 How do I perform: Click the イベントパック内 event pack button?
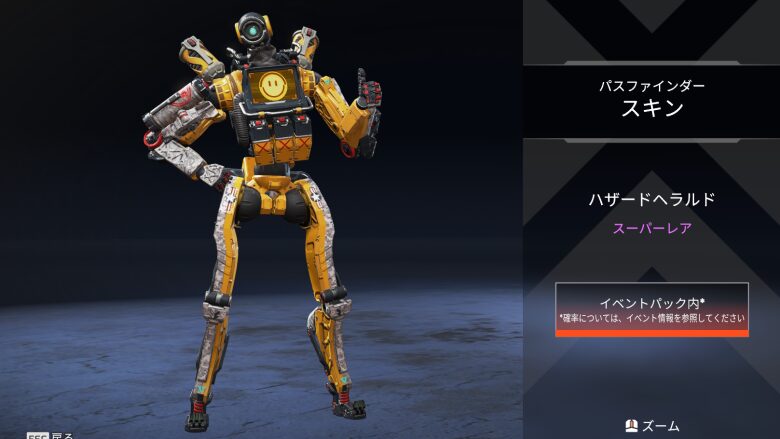coord(652,309)
